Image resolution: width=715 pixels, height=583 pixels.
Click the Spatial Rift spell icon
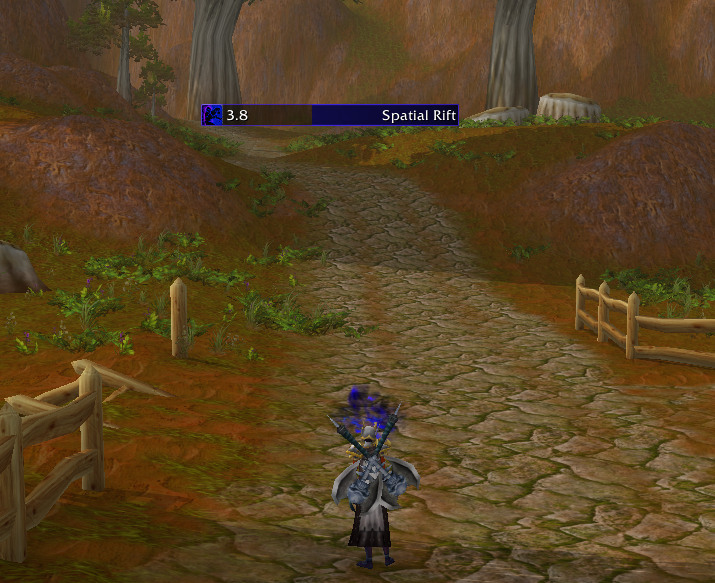point(213,115)
